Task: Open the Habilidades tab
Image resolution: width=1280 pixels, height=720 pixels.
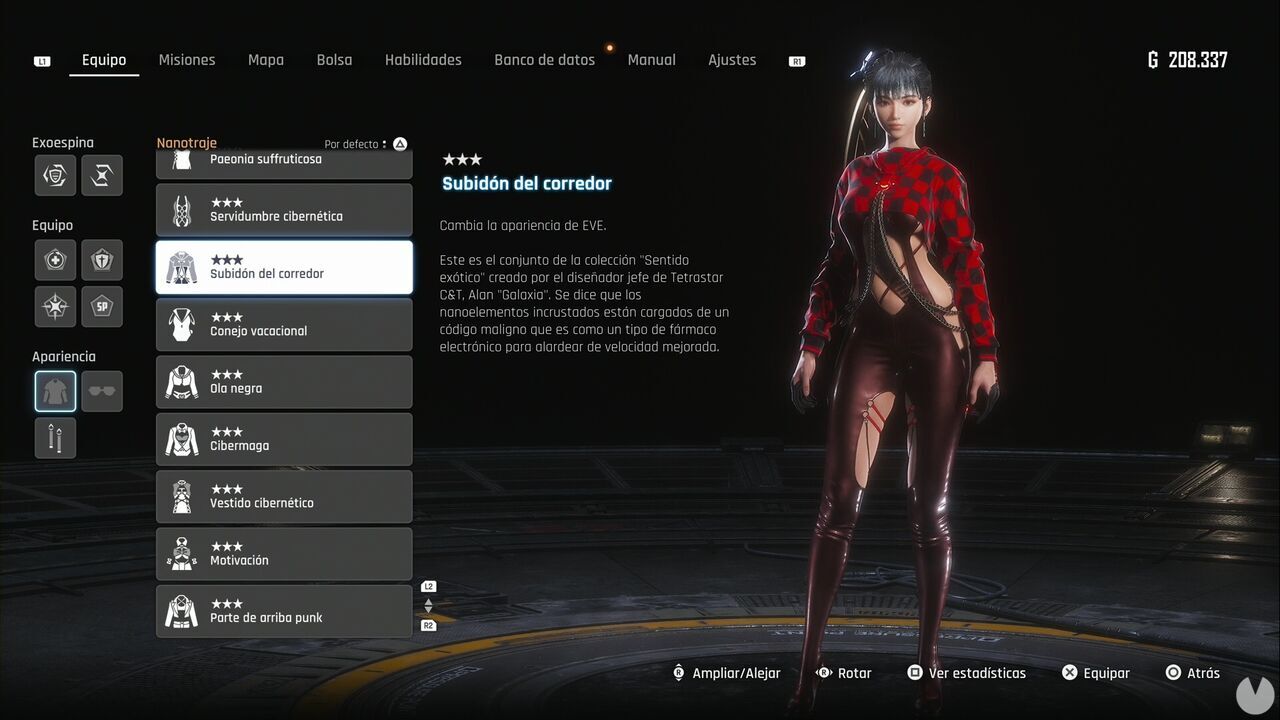Action: tap(423, 59)
